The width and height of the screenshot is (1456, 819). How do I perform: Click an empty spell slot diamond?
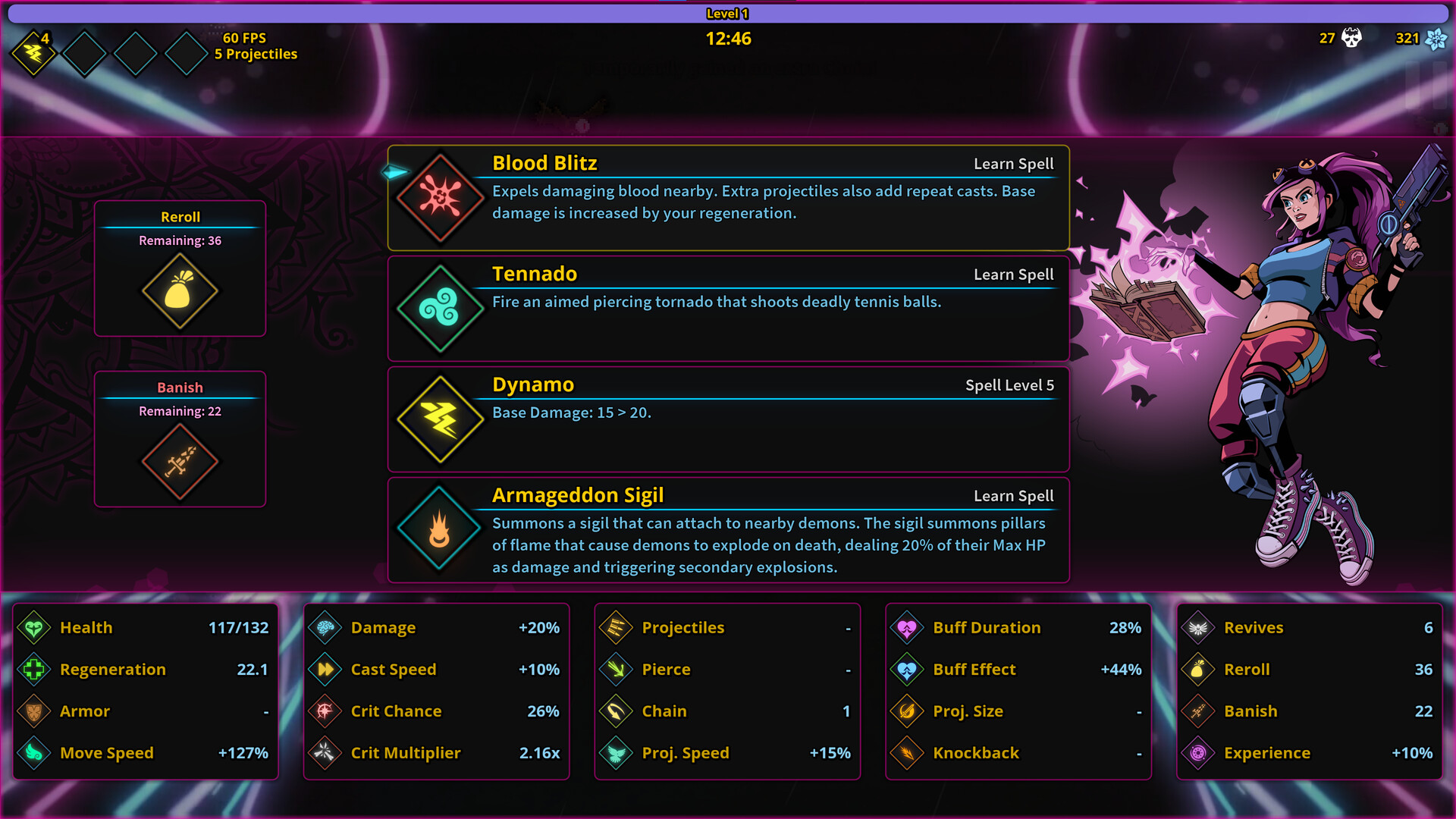coord(85,52)
